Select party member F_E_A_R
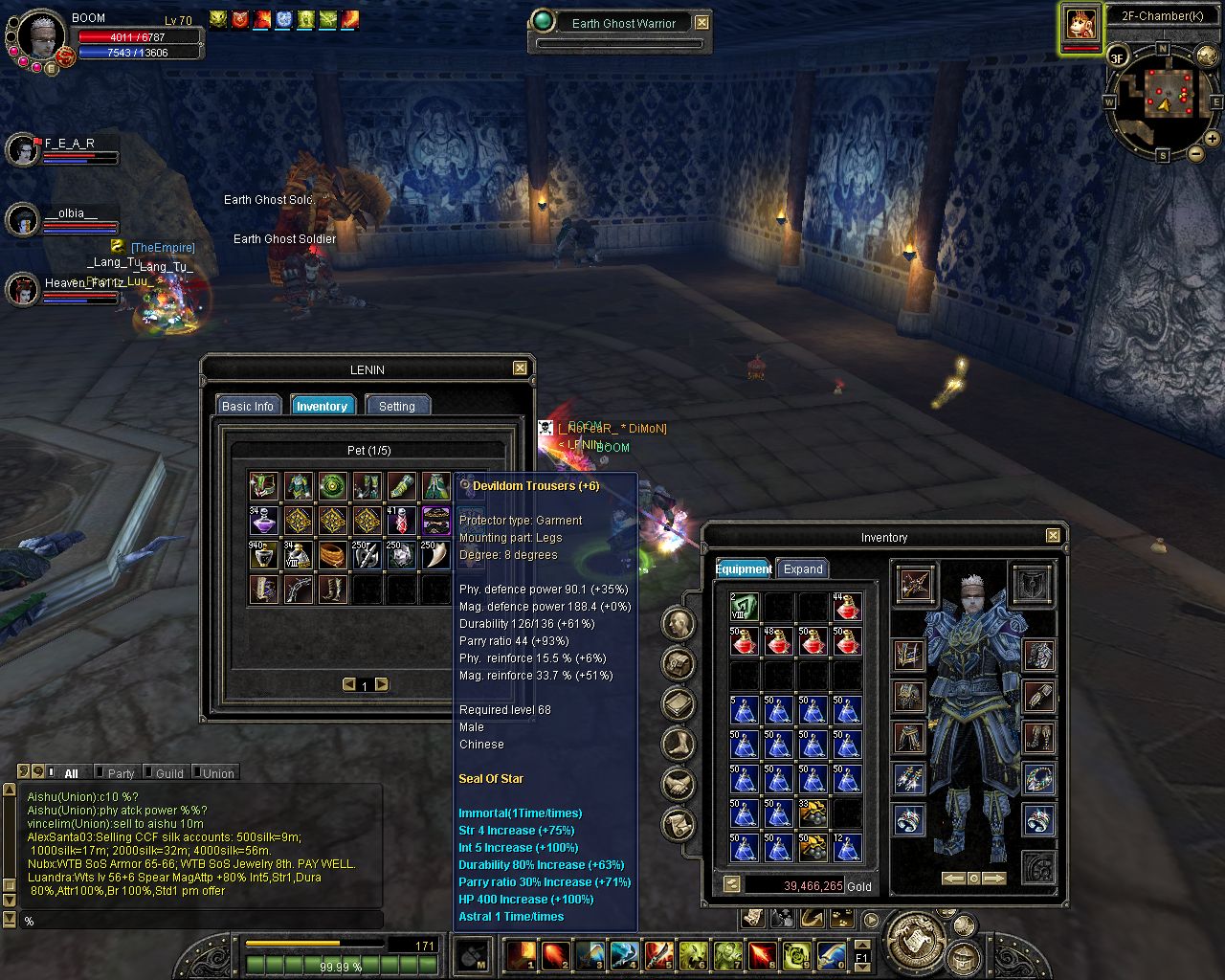This screenshot has height=980, width=1225. pos(23,149)
